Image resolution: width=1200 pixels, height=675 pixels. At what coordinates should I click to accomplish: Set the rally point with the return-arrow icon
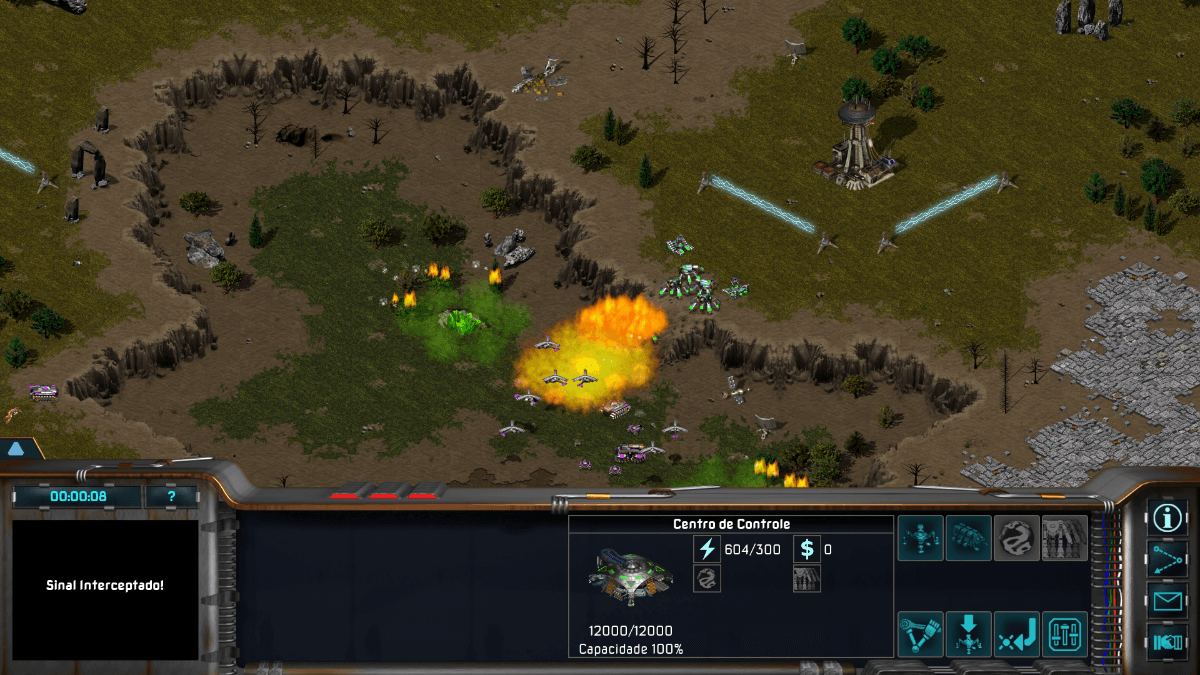click(1017, 634)
